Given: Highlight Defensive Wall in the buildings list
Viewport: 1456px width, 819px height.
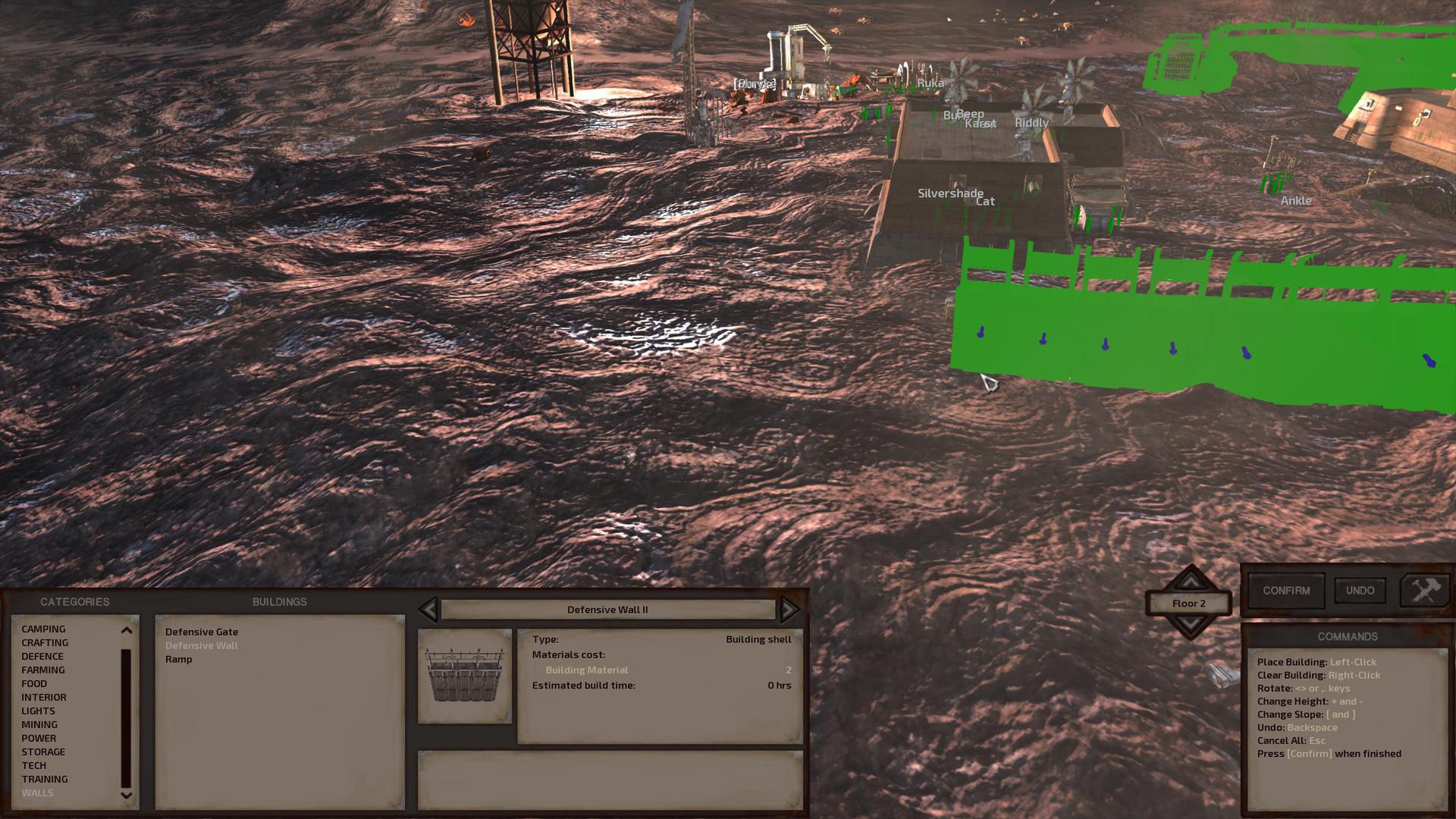Looking at the screenshot, I should [x=201, y=645].
